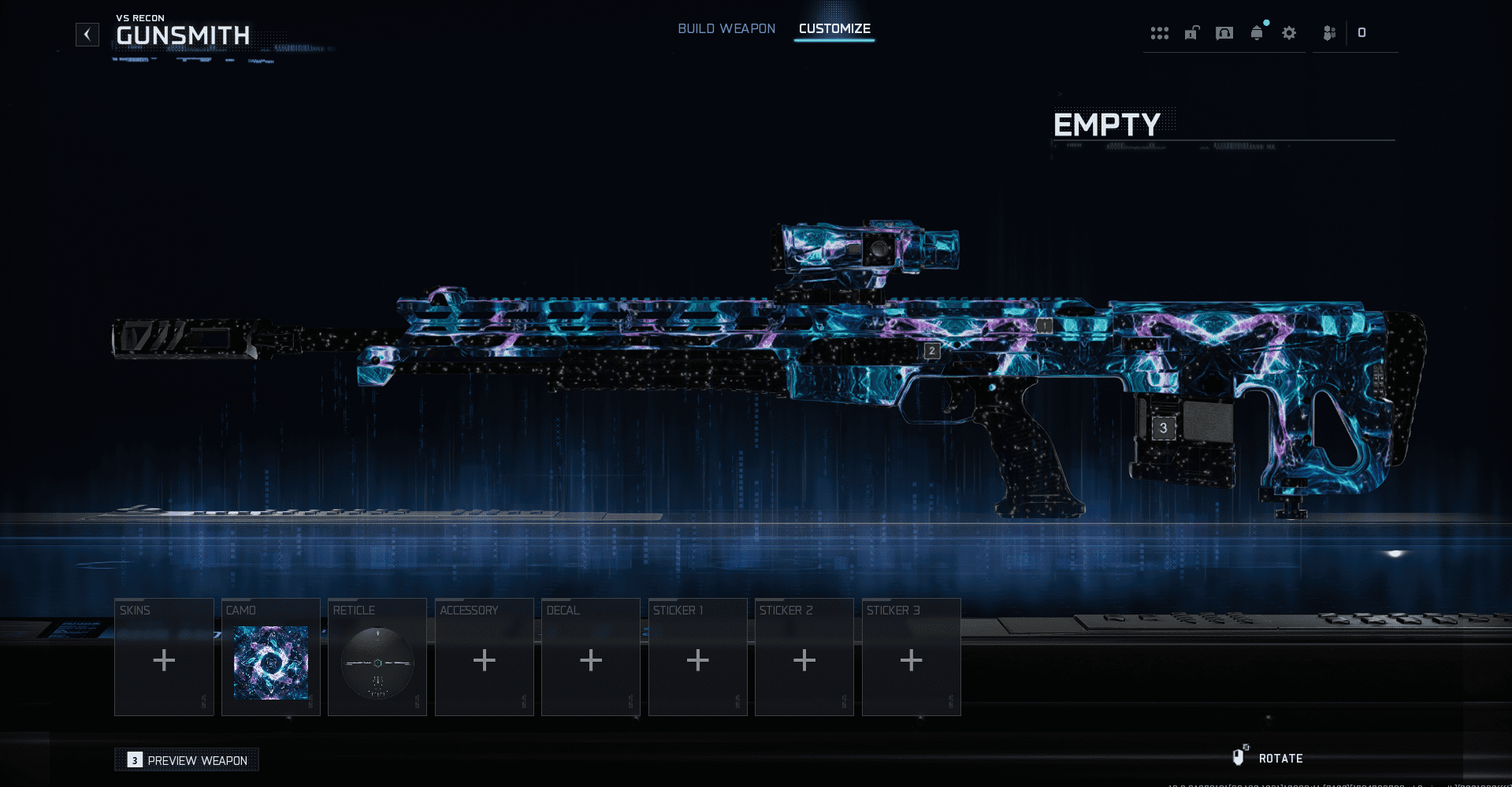The width and height of the screenshot is (1512, 787).
Task: Switch to the BUILD WEAPON tab
Action: coord(726,28)
